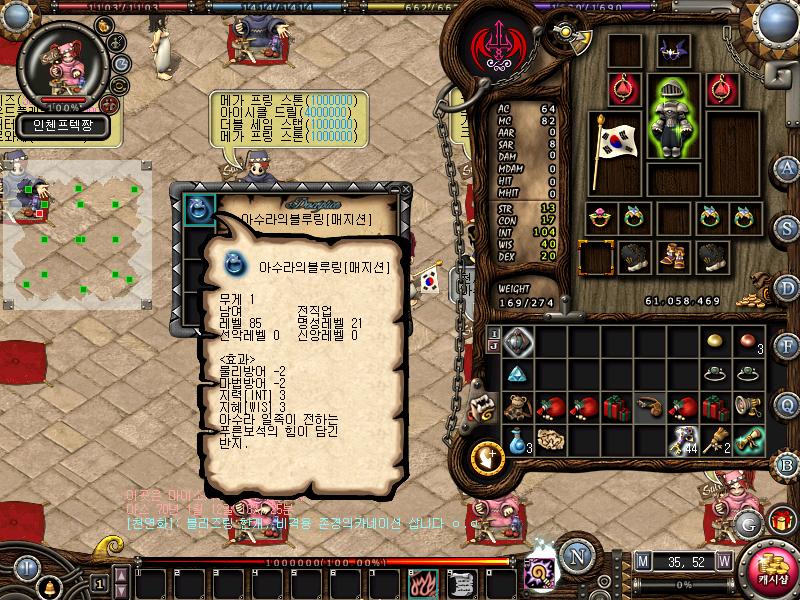Click the round G button

tap(747, 522)
